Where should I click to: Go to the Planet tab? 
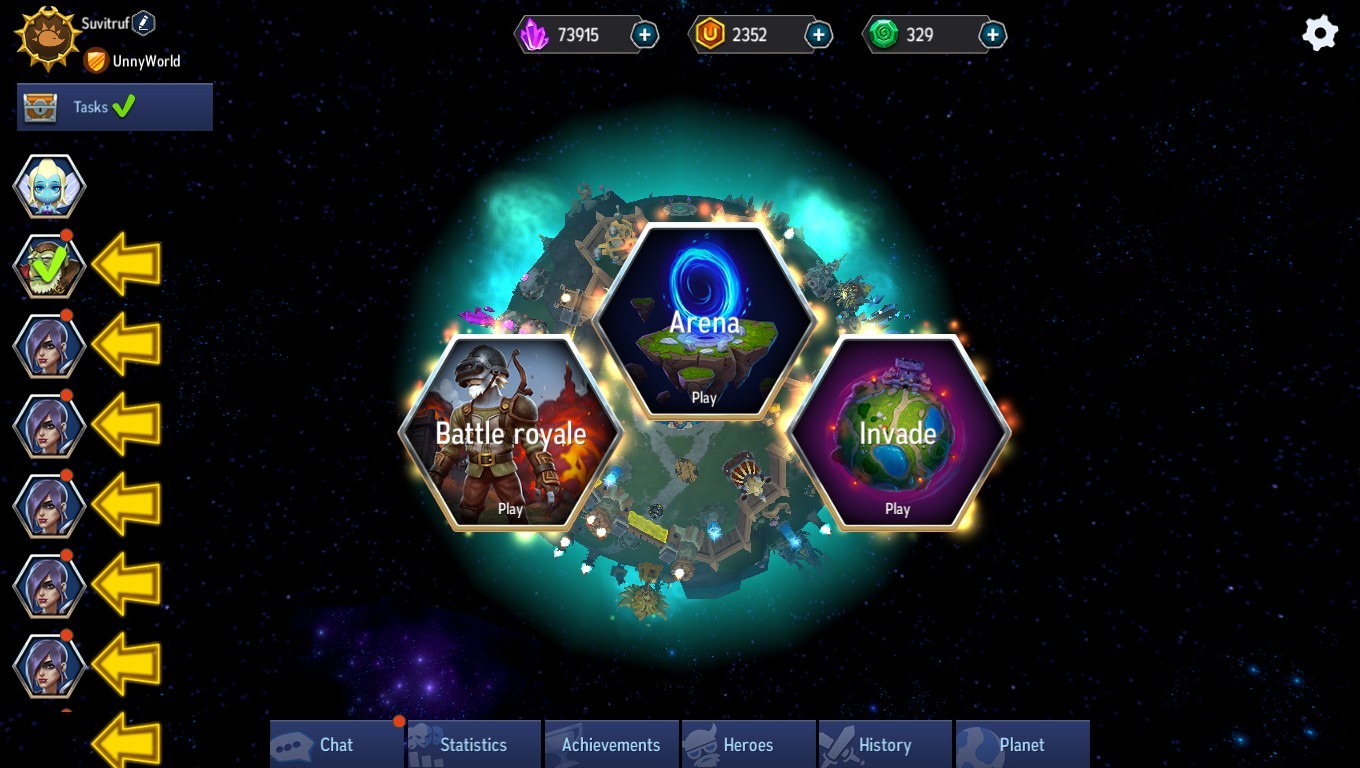[x=1021, y=745]
